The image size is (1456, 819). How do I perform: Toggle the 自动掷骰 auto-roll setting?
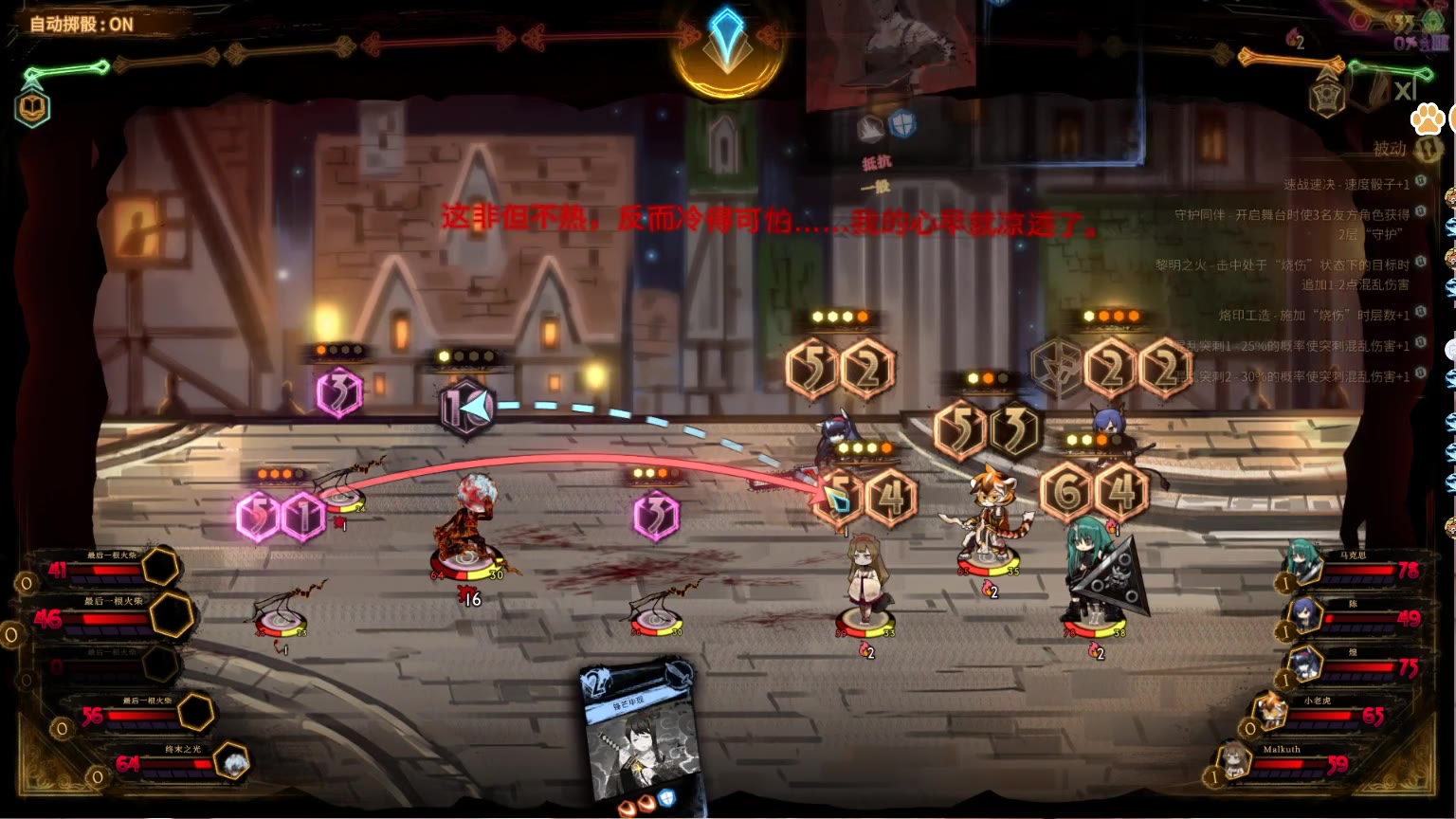click(x=82, y=24)
